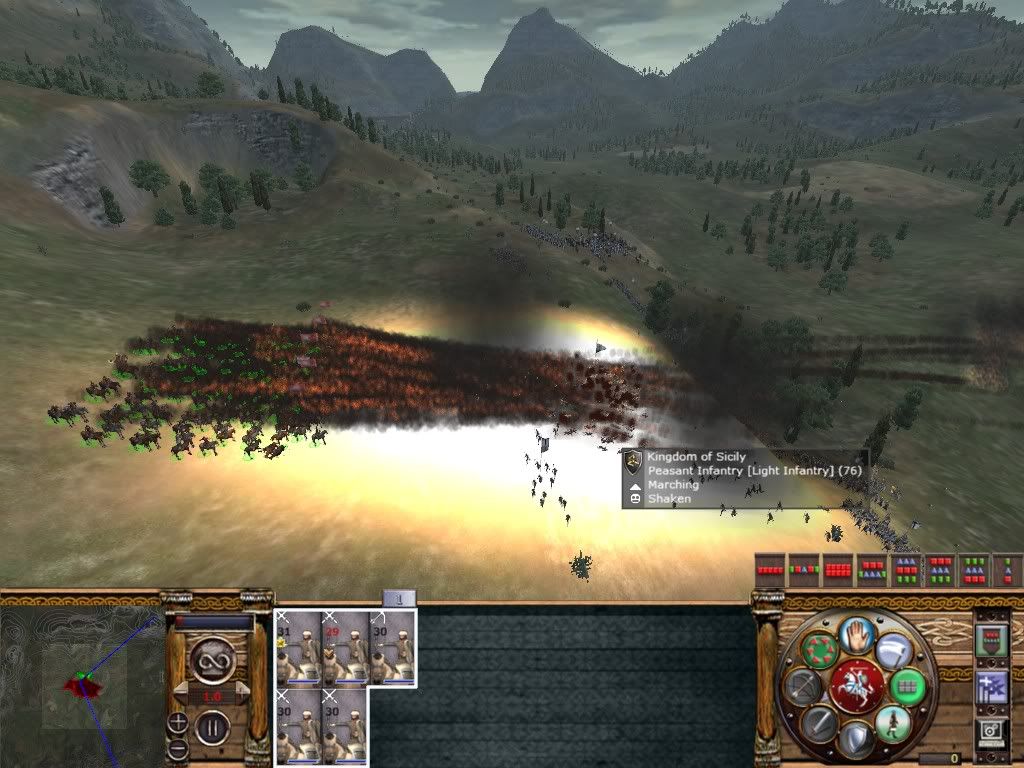This screenshot has height=768, width=1024.
Task: Decrease game speed with the left arrow
Action: click(179, 693)
